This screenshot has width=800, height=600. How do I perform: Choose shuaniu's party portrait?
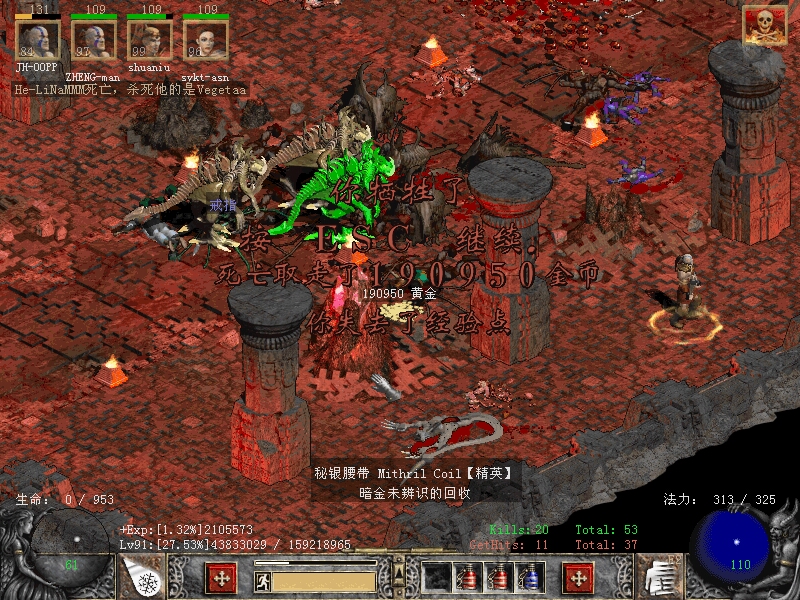click(x=149, y=39)
